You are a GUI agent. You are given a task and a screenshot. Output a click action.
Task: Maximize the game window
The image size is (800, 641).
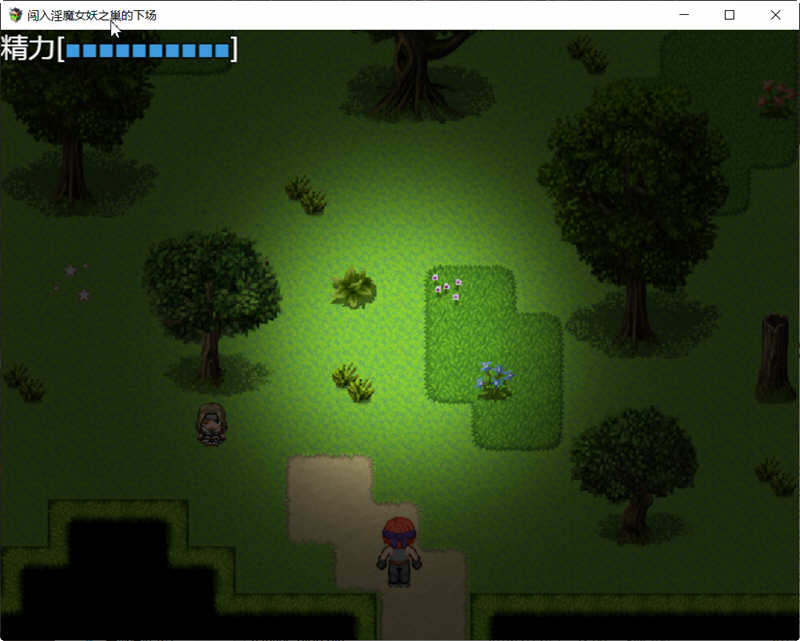(729, 15)
